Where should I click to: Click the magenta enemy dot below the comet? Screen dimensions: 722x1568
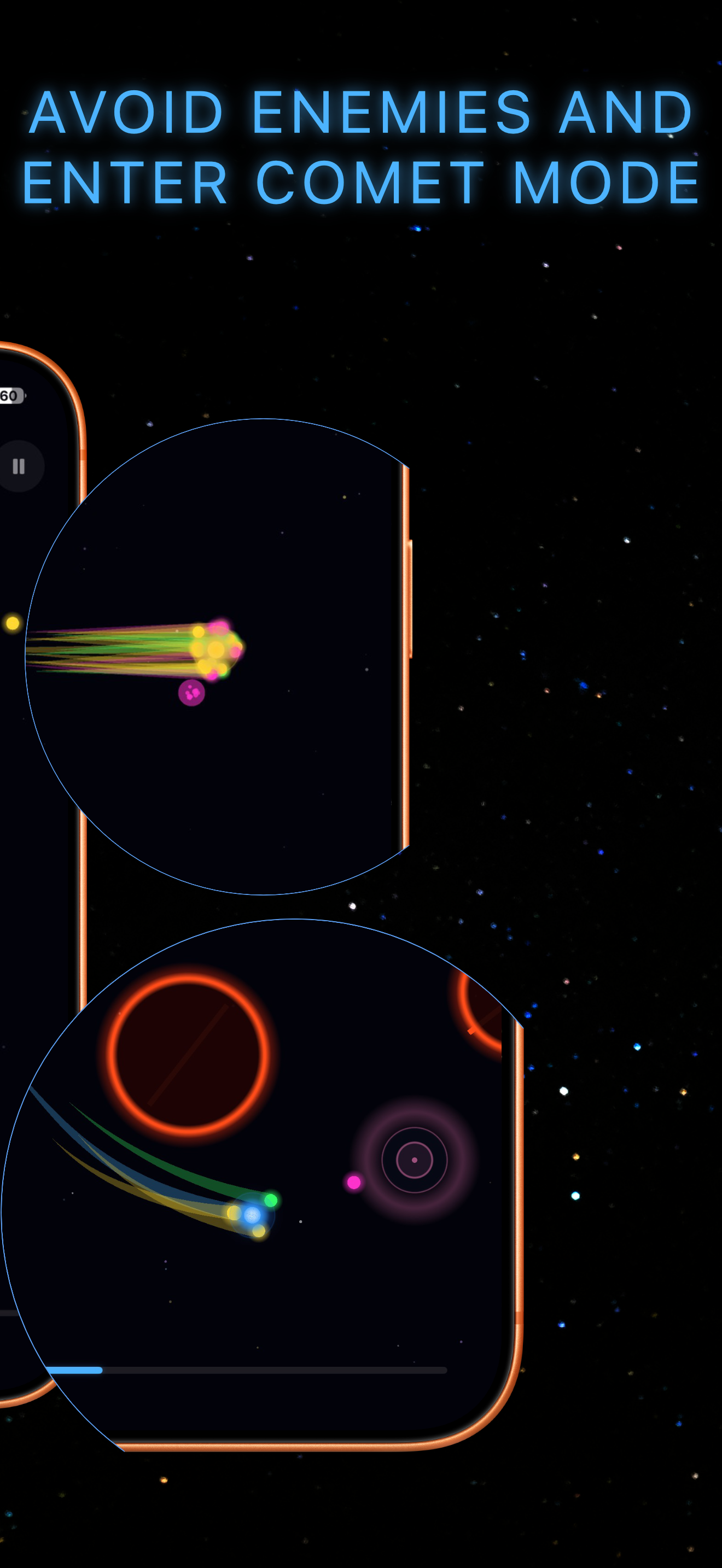192,694
